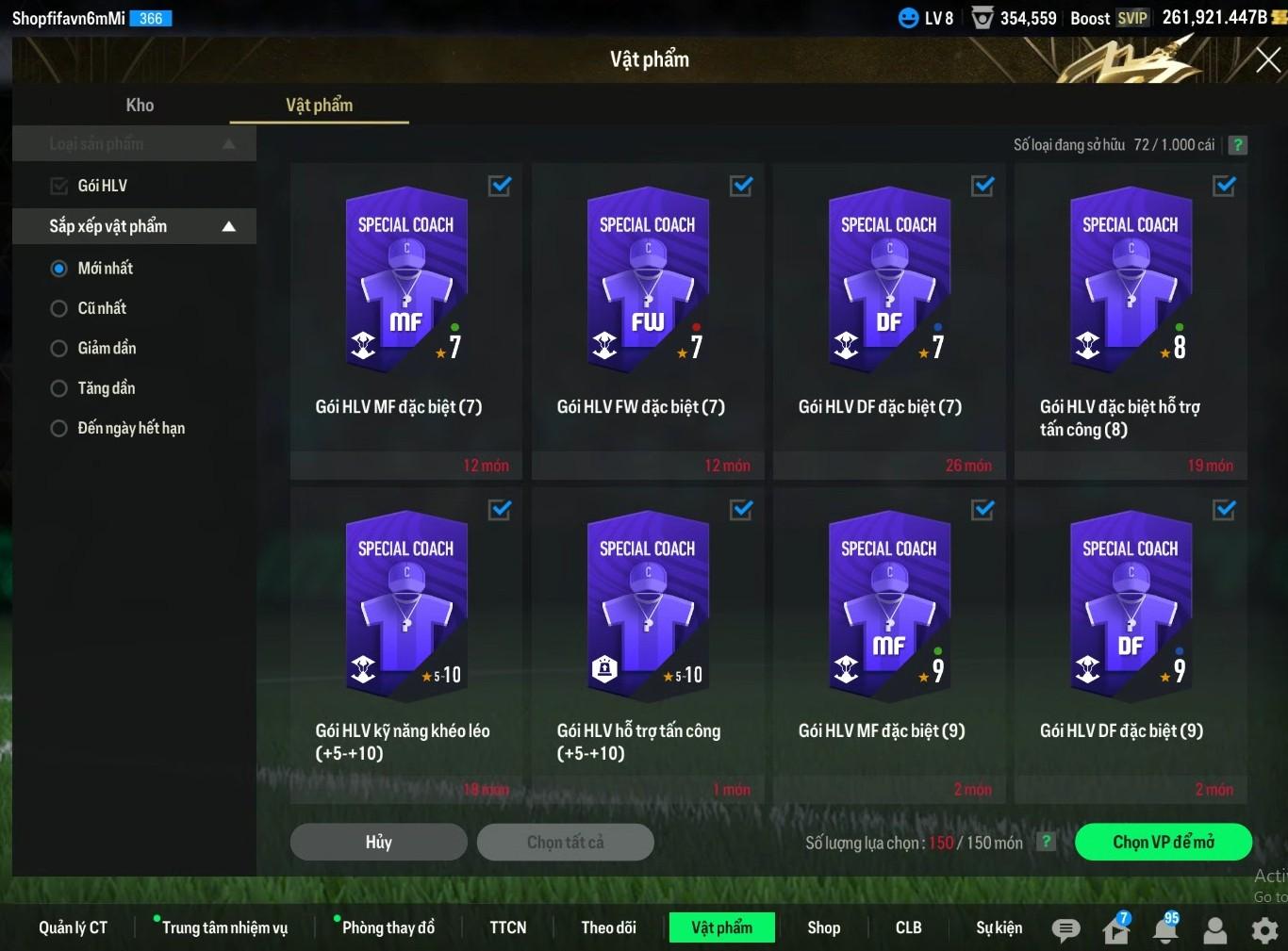Open the chat speech bubble icon
Screen dimensions: 1288x951
1065,930
